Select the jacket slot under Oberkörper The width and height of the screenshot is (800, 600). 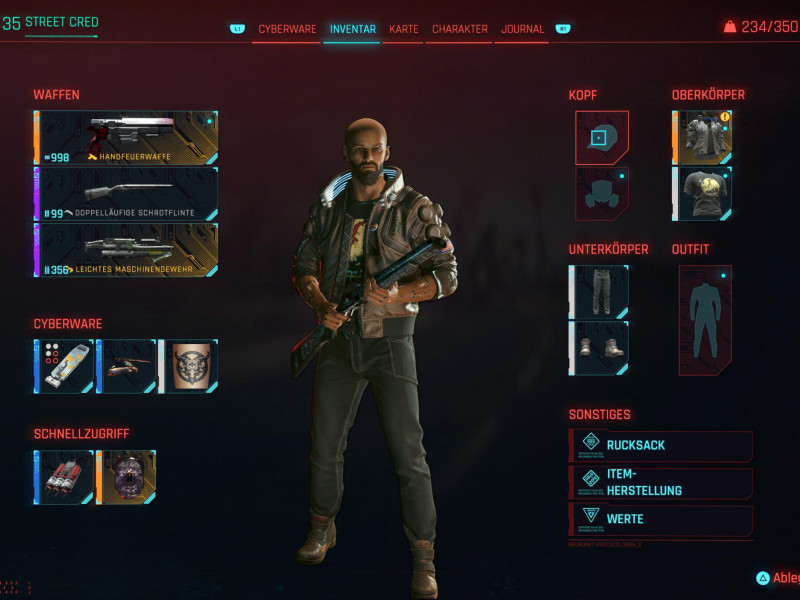[702, 137]
